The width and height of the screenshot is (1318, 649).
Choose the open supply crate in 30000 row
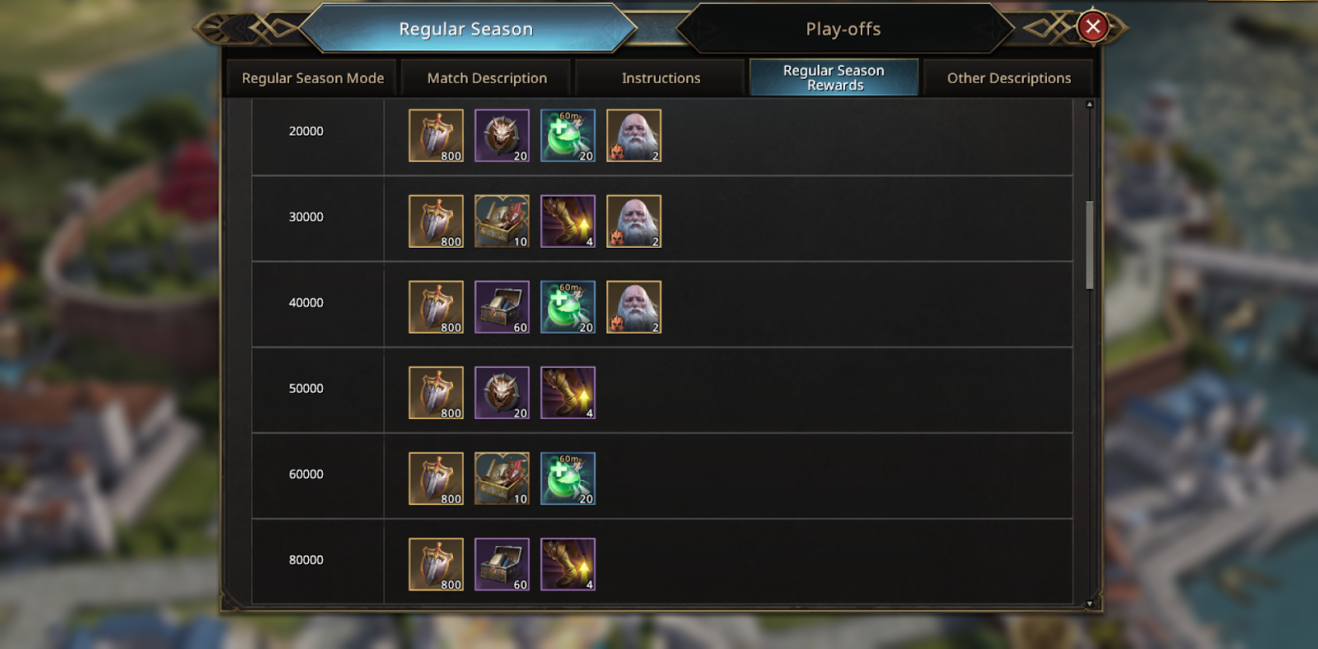502,222
